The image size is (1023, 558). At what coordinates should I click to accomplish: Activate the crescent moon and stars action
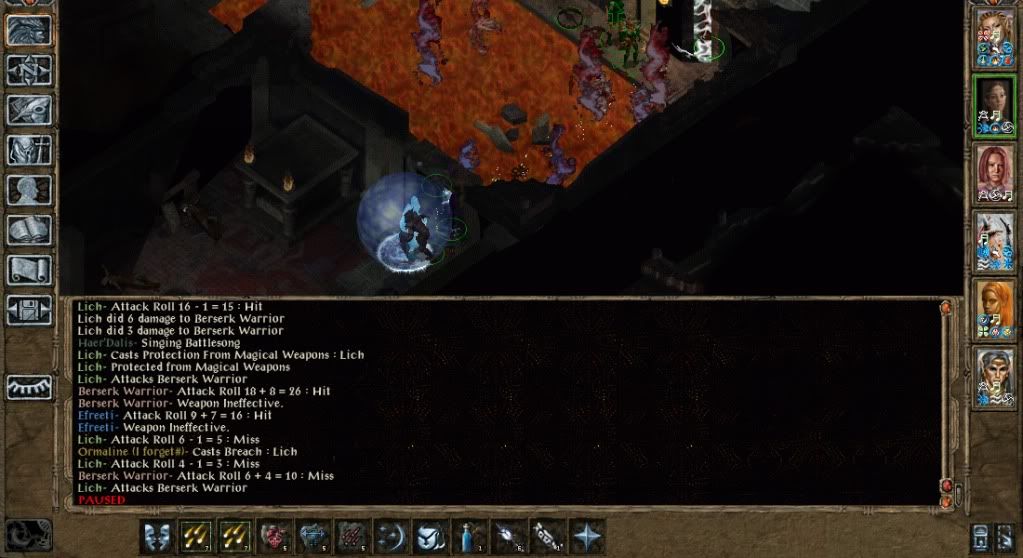391,536
